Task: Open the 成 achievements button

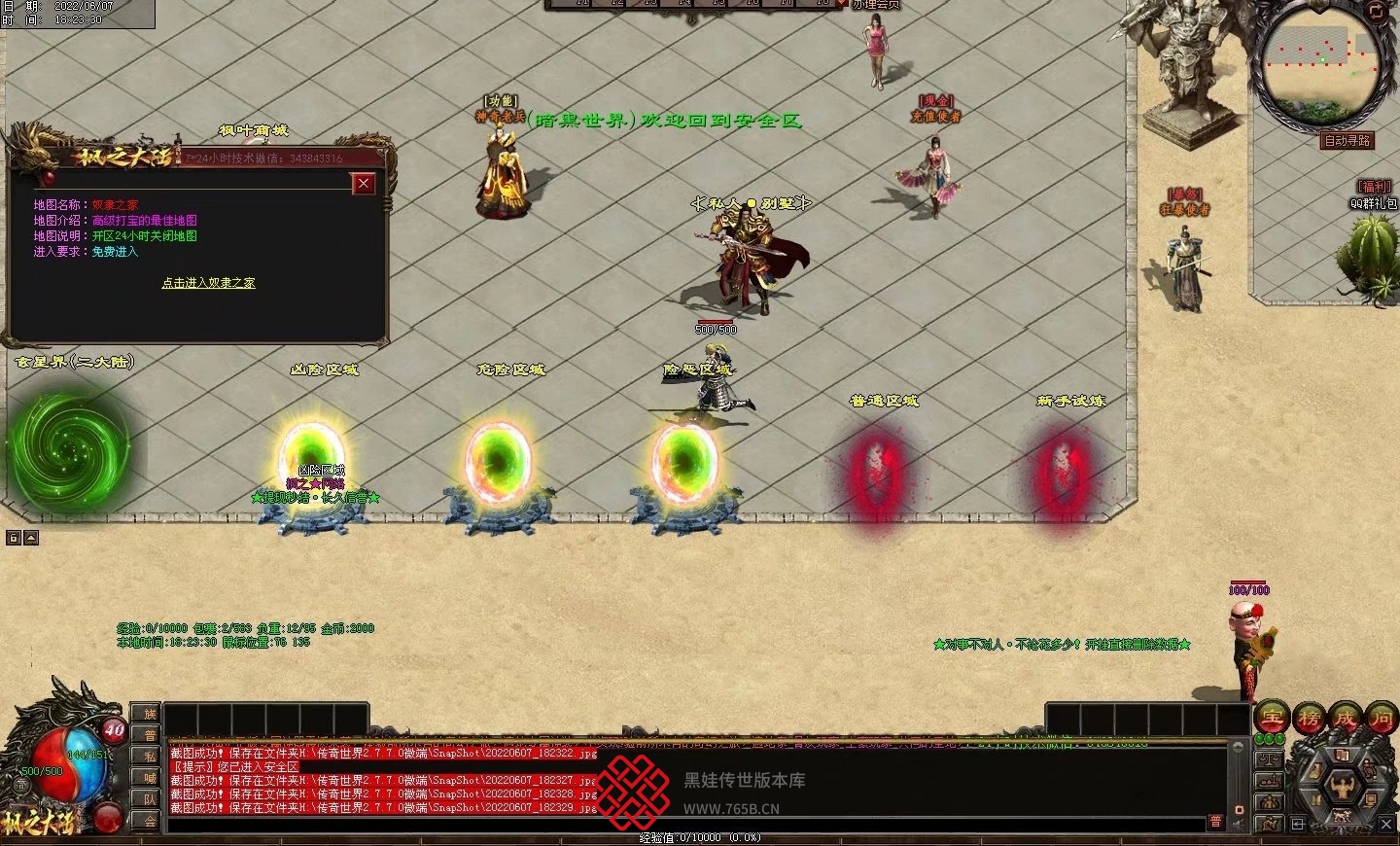Action: point(1346,719)
